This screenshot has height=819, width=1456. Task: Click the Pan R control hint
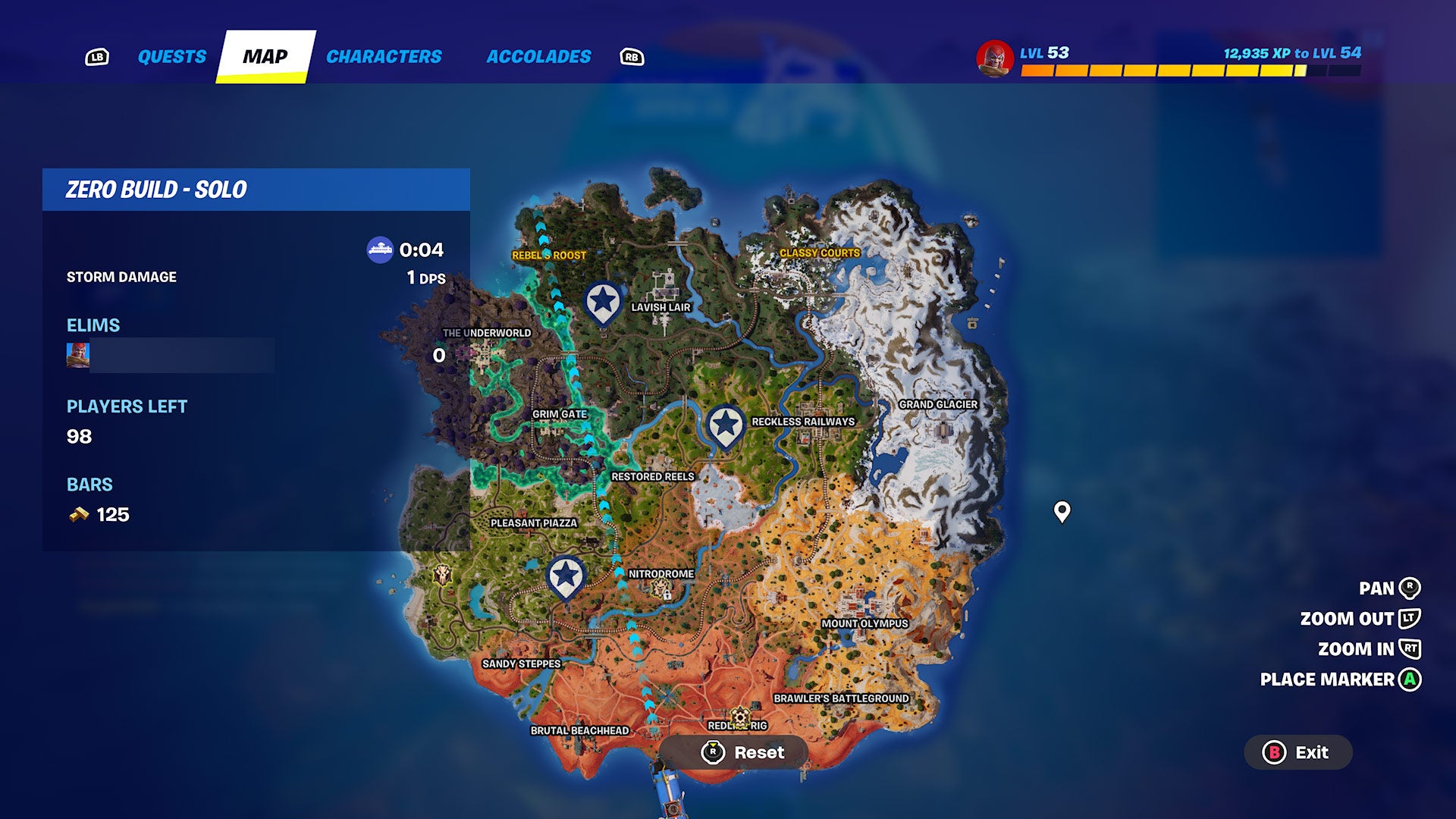click(x=1390, y=588)
